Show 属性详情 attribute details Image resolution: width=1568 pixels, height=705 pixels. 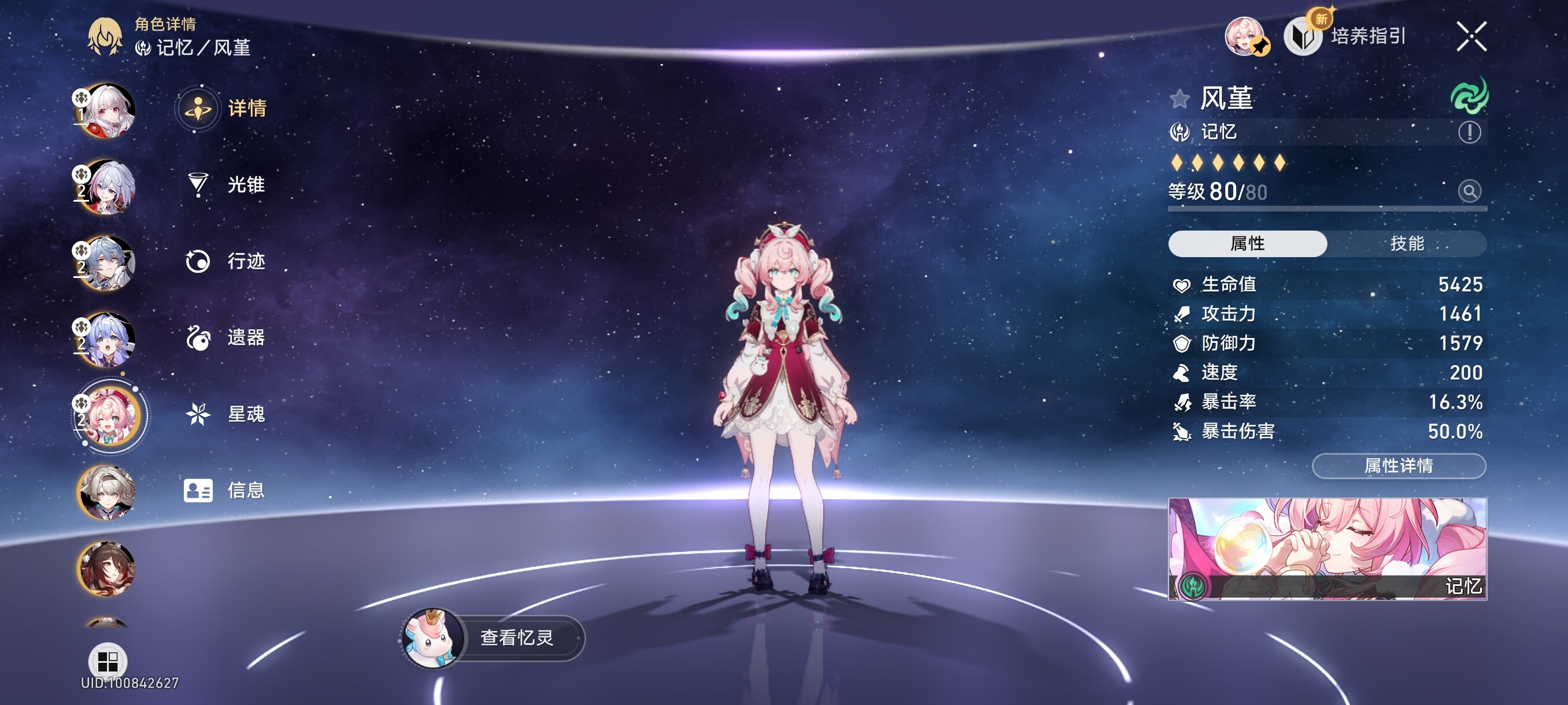[x=1398, y=466]
